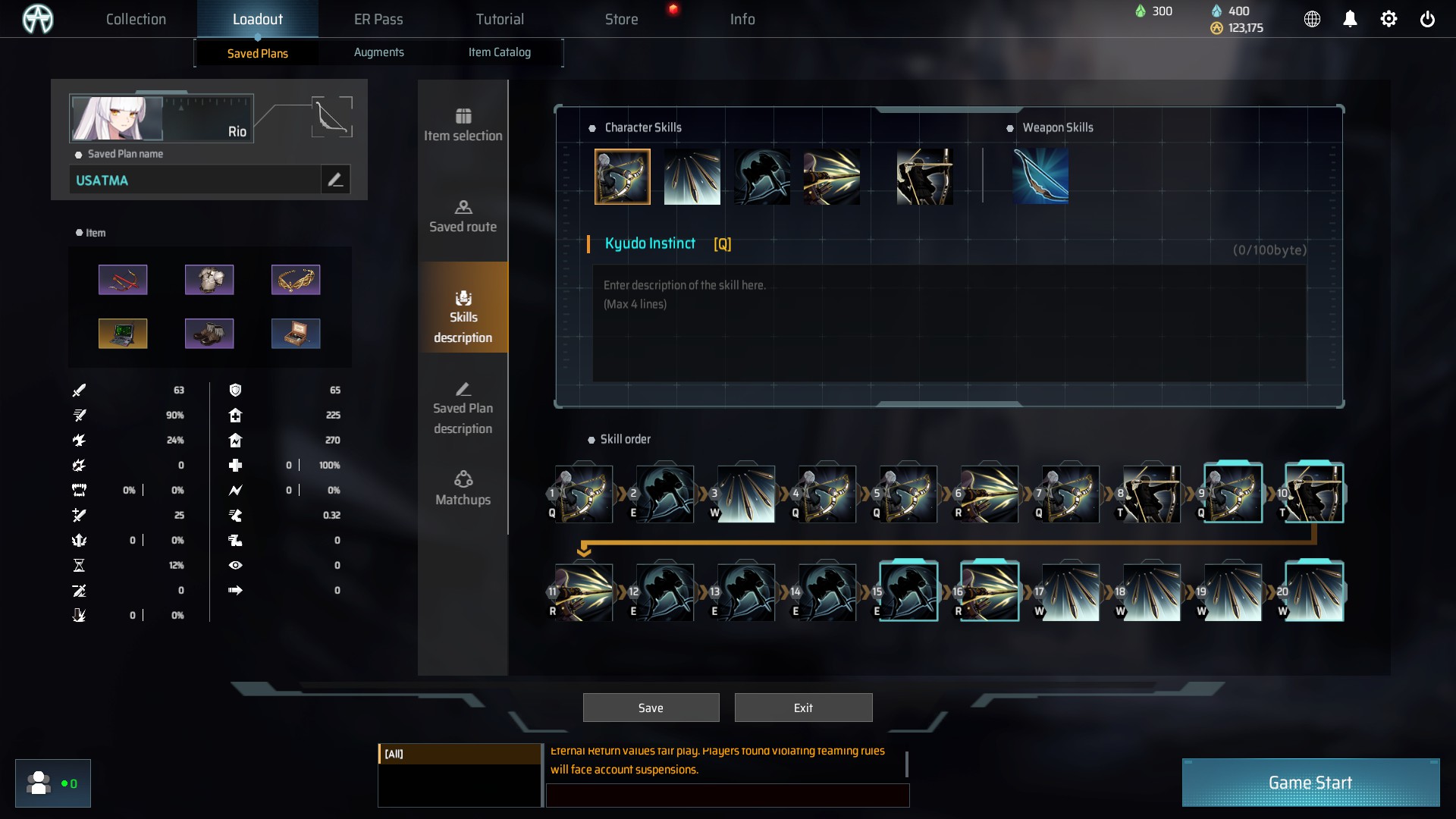
Task: Open the Tutorial tab
Action: point(500,19)
